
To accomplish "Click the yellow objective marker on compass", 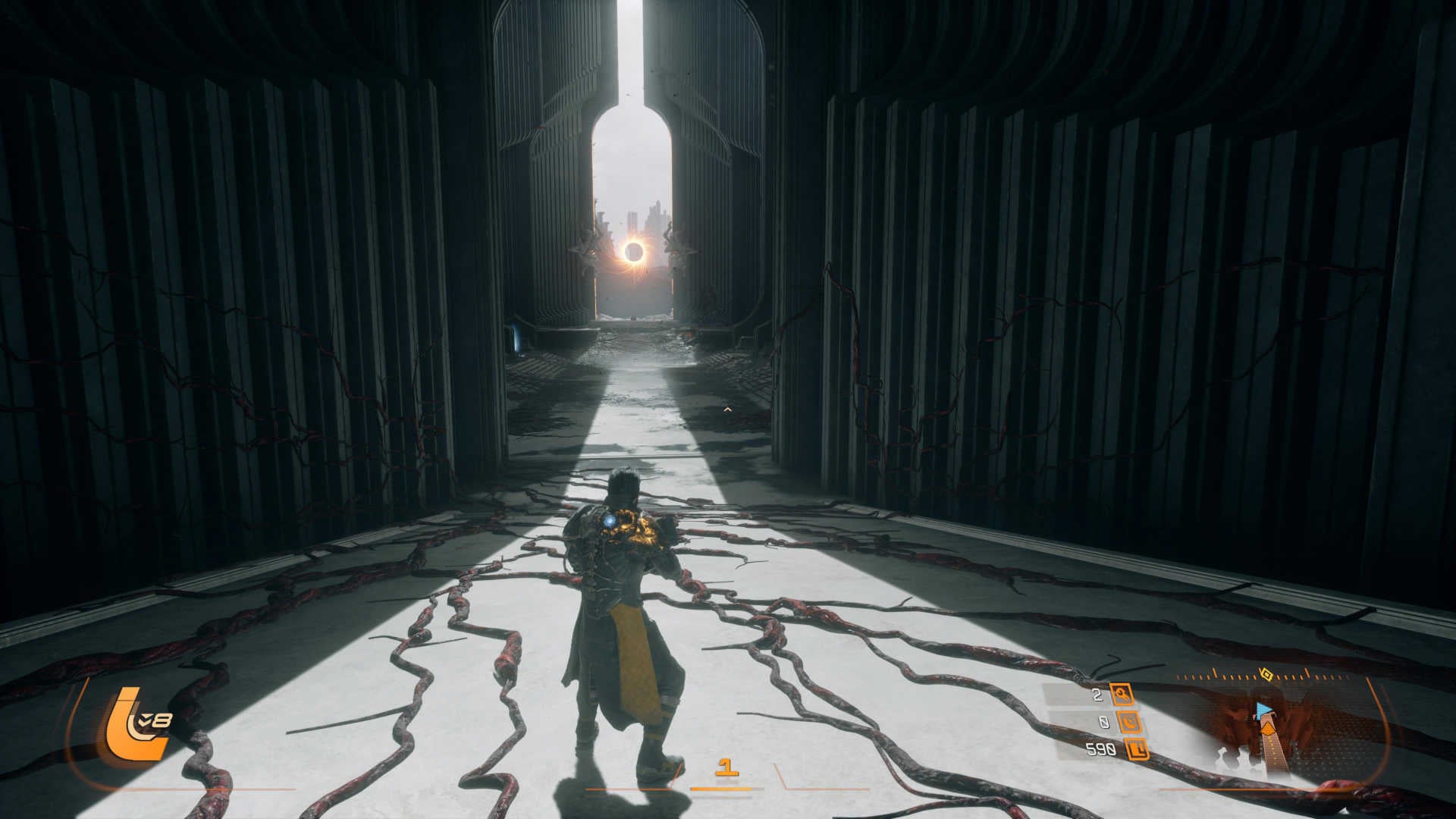I will click(1264, 673).
